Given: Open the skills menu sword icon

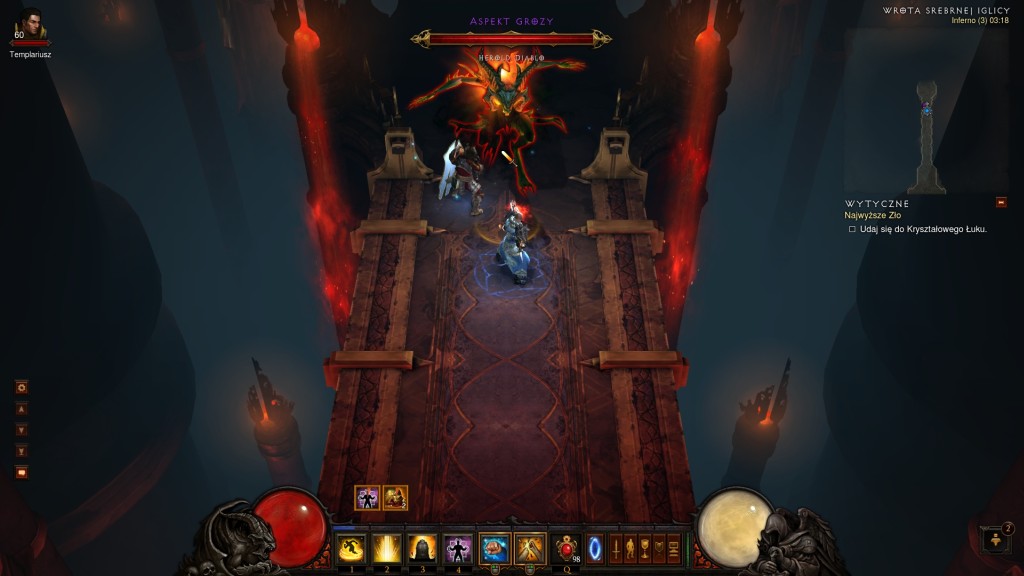Looking at the screenshot, I should click(616, 548).
